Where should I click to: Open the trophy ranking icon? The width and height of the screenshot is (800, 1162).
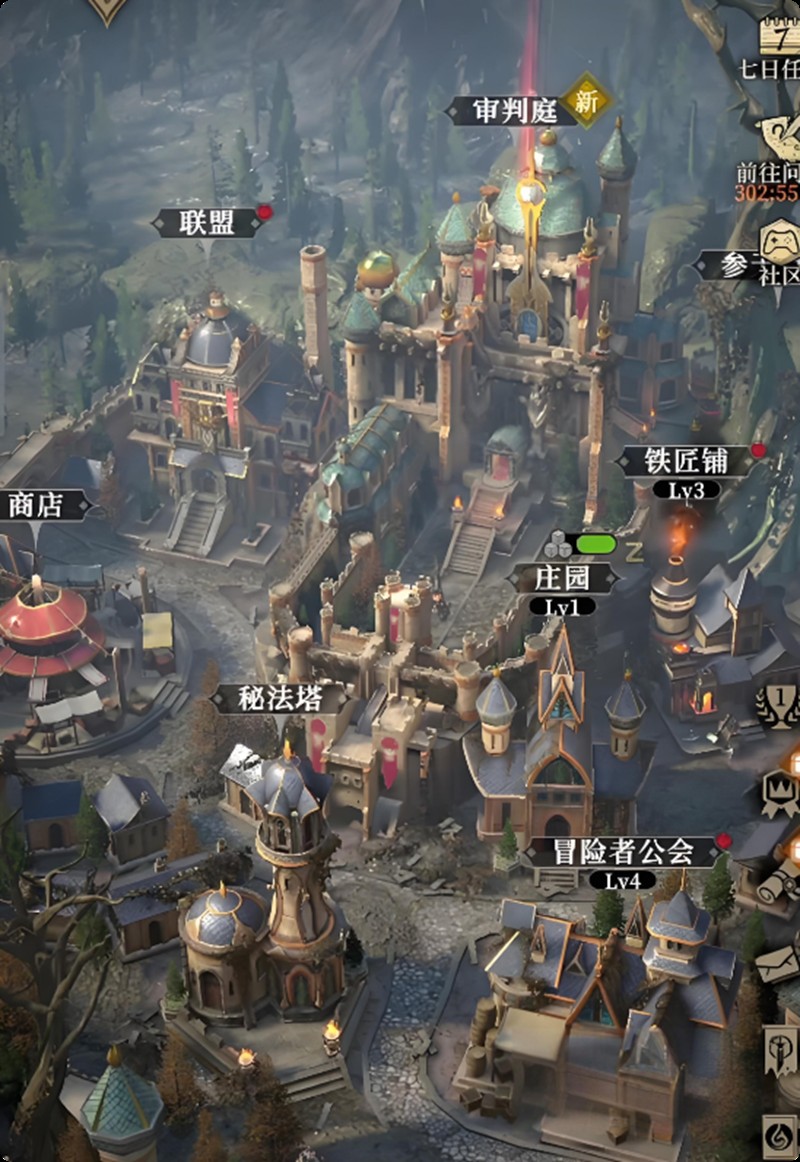pyautogui.click(x=779, y=707)
